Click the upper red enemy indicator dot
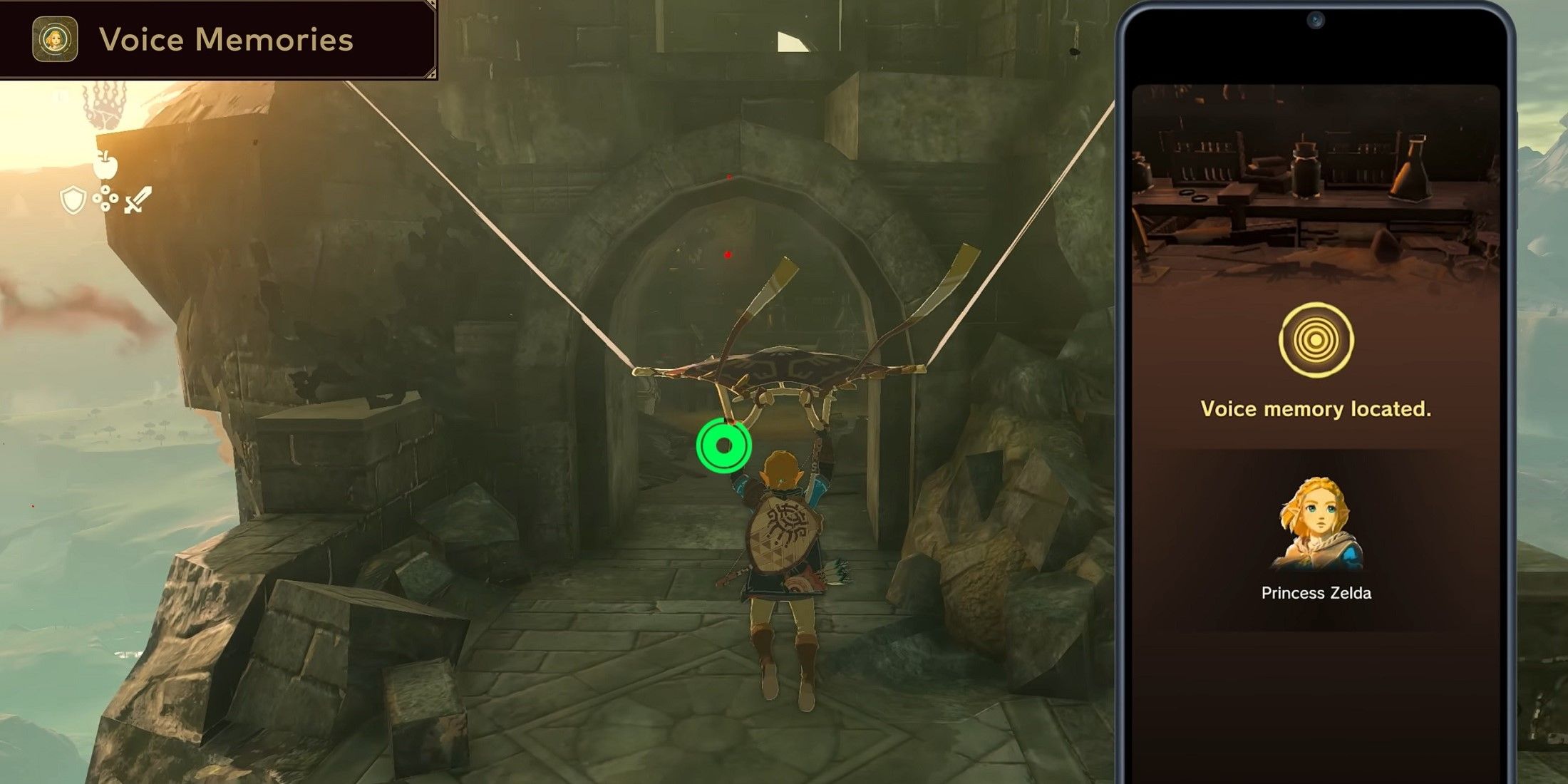 coord(729,177)
